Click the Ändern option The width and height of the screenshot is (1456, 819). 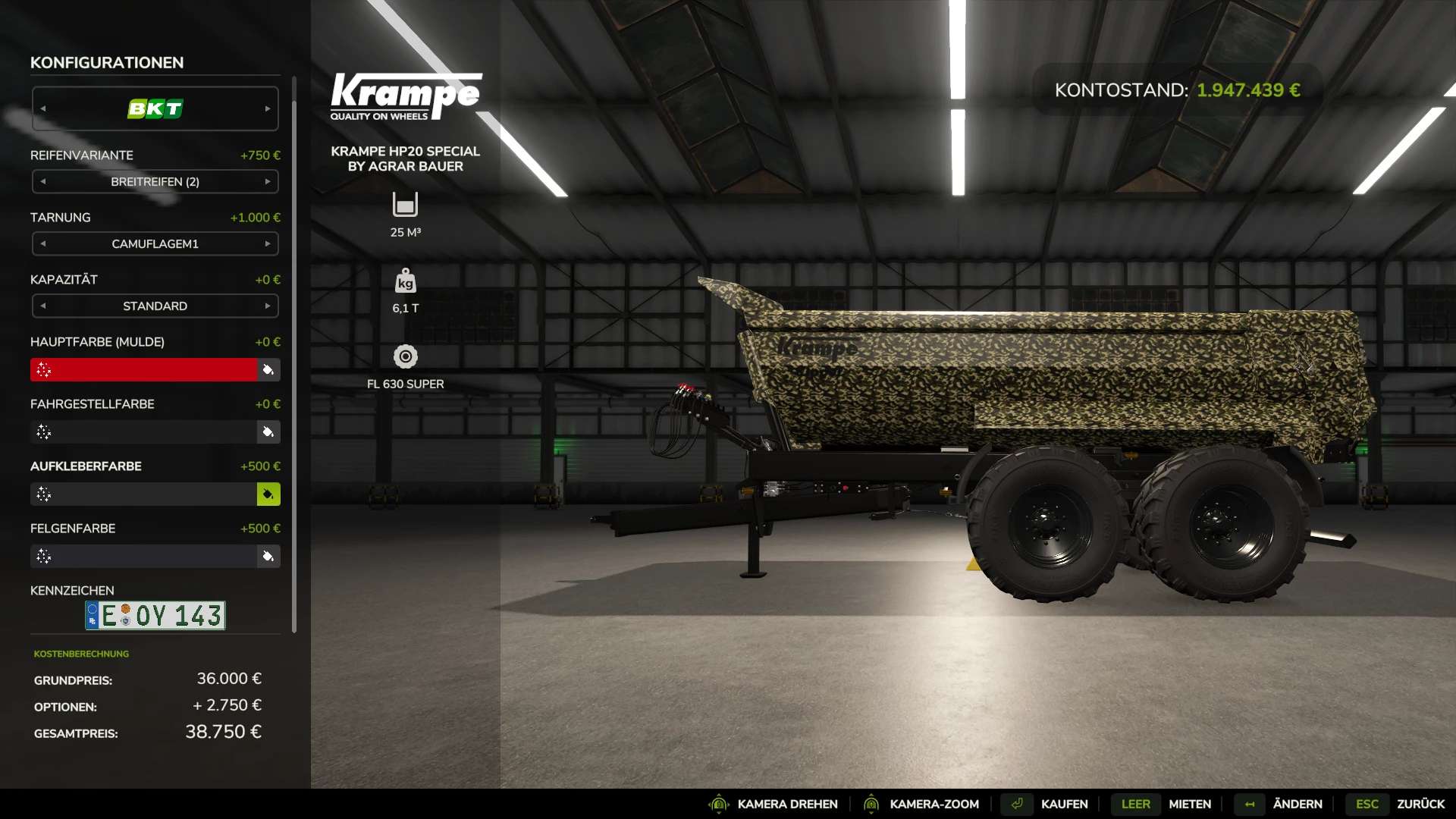tap(1298, 804)
